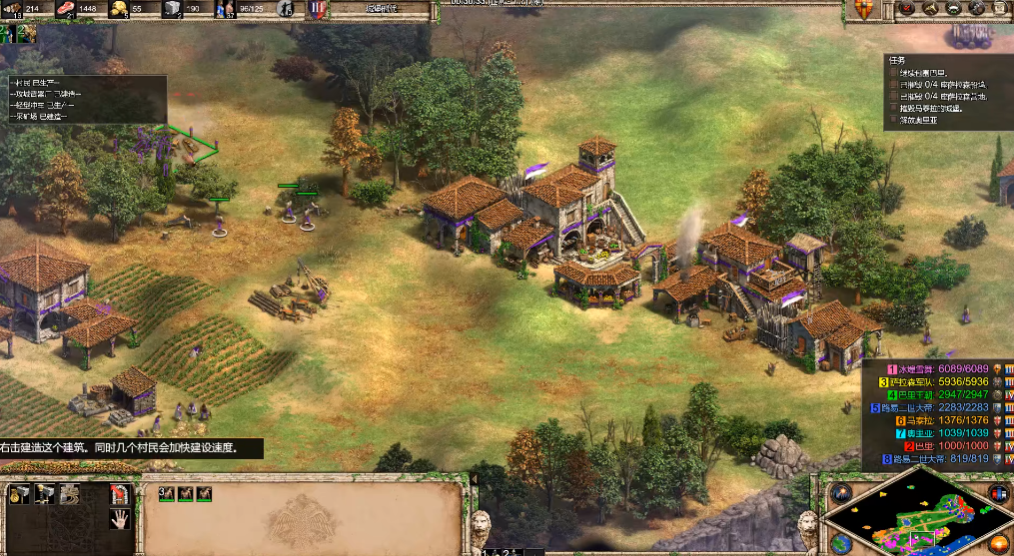Select player 4 row in scoreboard
The image size is (1014, 556).
(936, 395)
